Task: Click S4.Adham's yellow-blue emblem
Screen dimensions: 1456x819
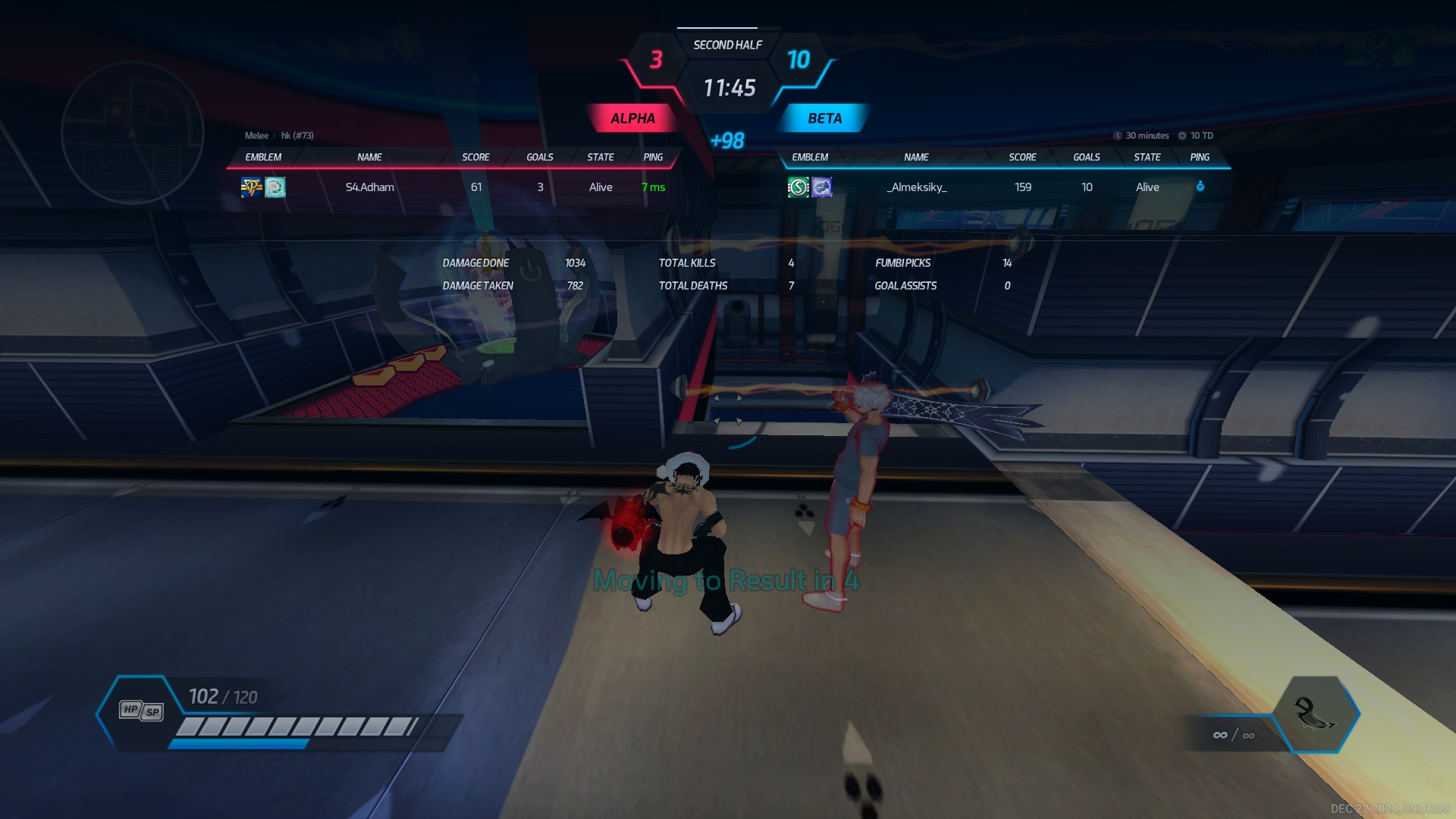Action: coord(251,187)
